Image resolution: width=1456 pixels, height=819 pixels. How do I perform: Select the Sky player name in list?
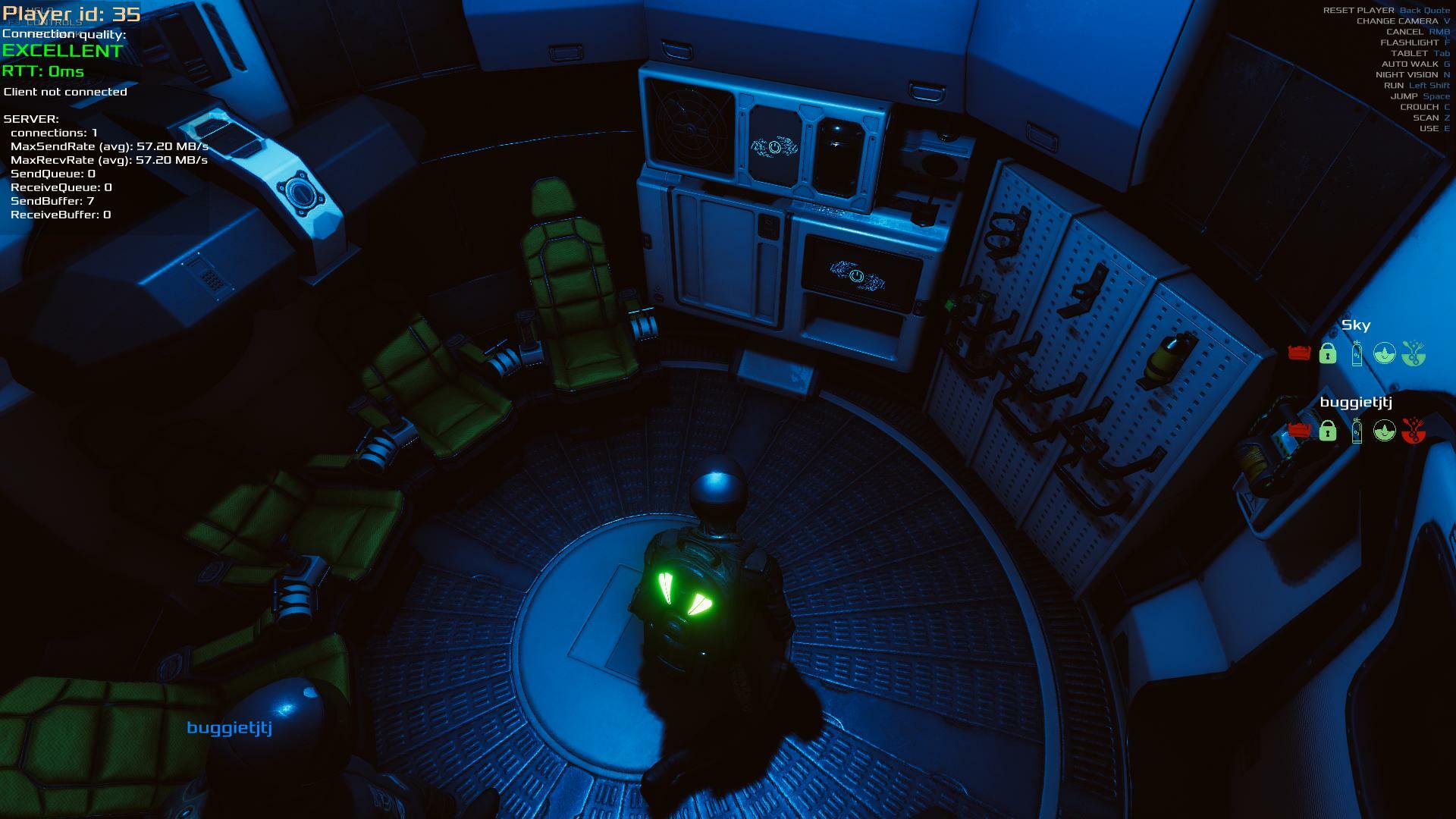[1356, 325]
